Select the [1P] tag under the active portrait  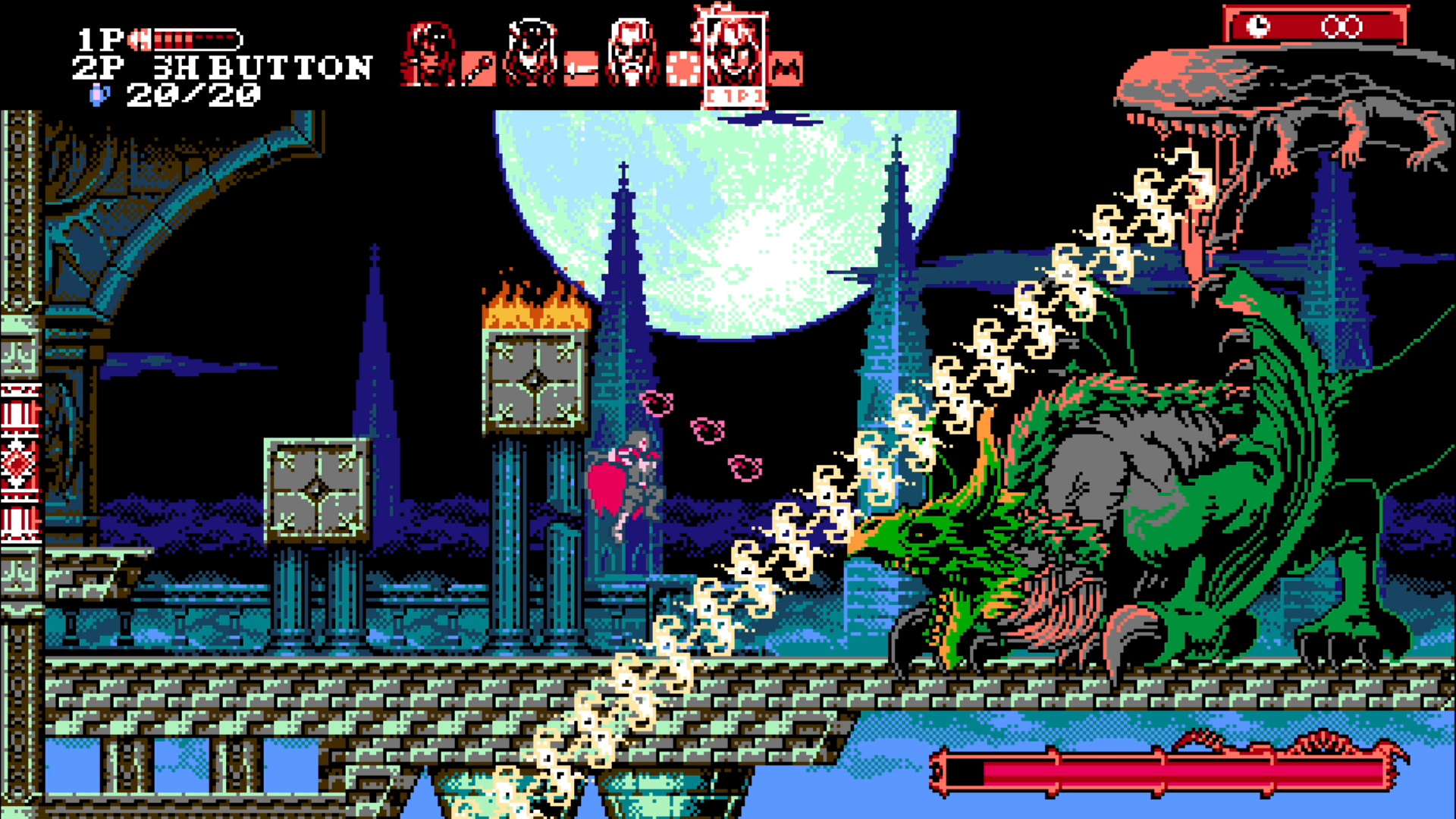[734, 95]
